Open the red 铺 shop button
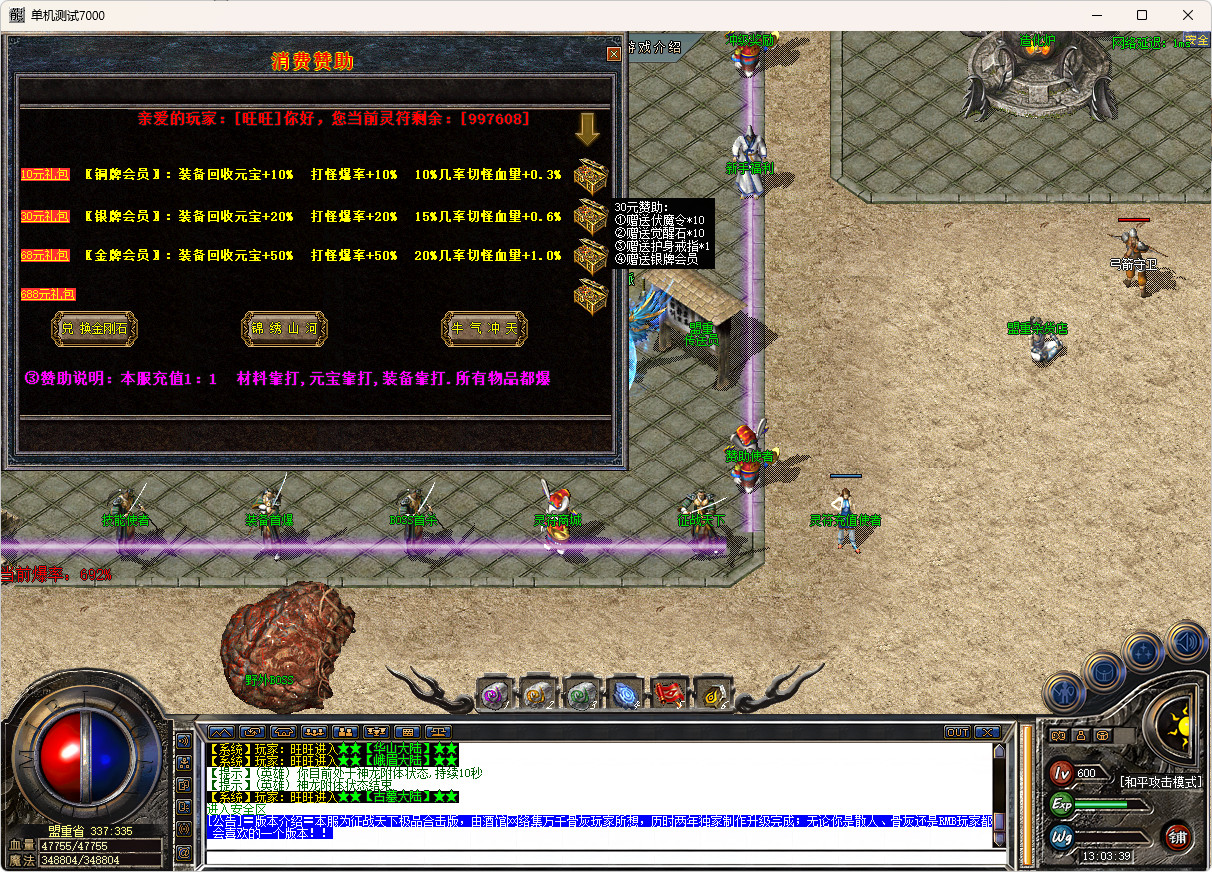The image size is (1212, 872). point(1176,836)
